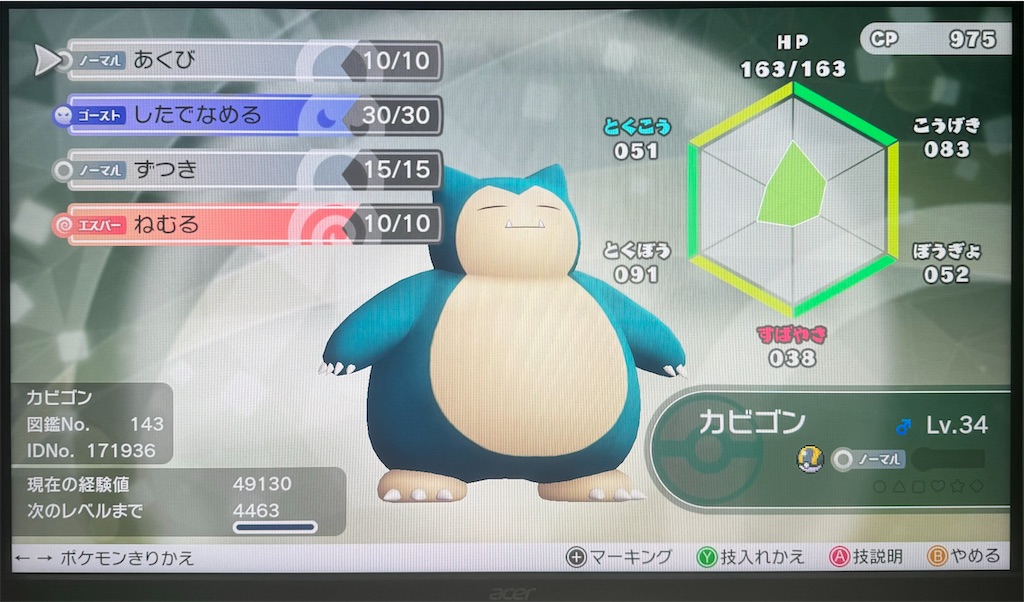
Task: Choose the したでなめる ghost move
Action: tap(250, 115)
